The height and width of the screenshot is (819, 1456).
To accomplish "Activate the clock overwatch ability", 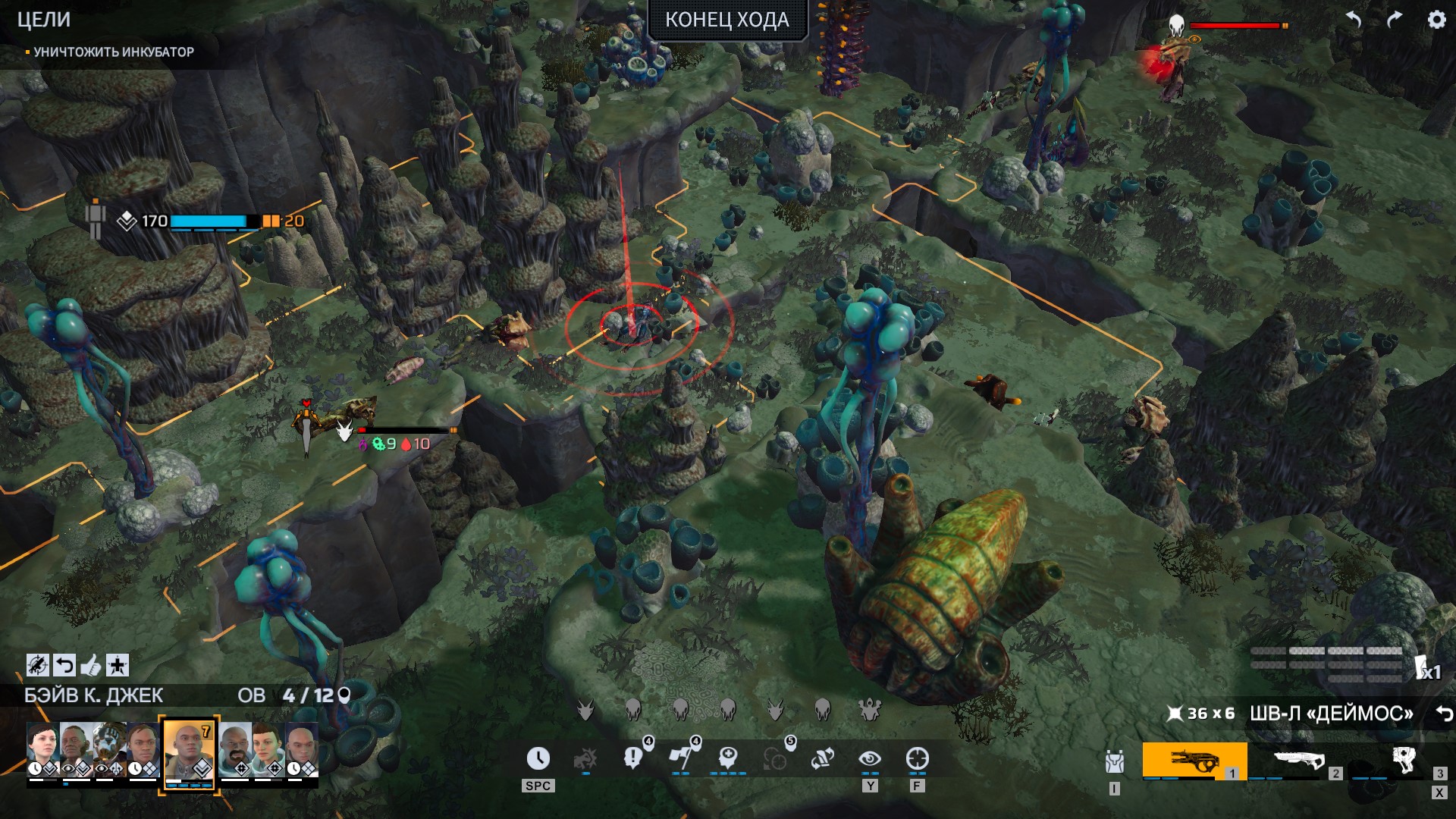I will tap(538, 758).
